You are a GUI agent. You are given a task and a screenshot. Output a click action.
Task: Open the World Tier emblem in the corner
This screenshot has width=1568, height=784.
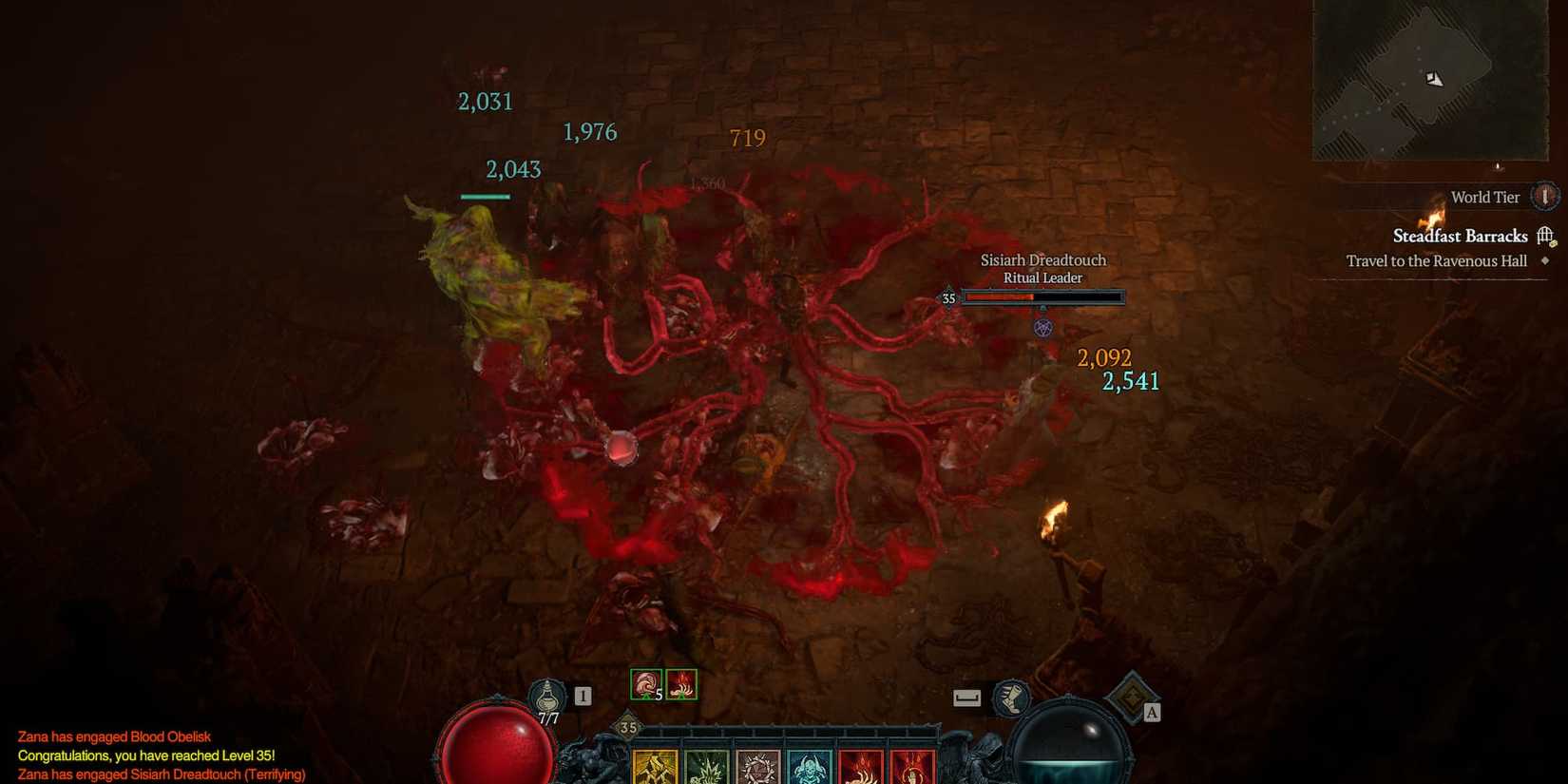[x=1545, y=196]
